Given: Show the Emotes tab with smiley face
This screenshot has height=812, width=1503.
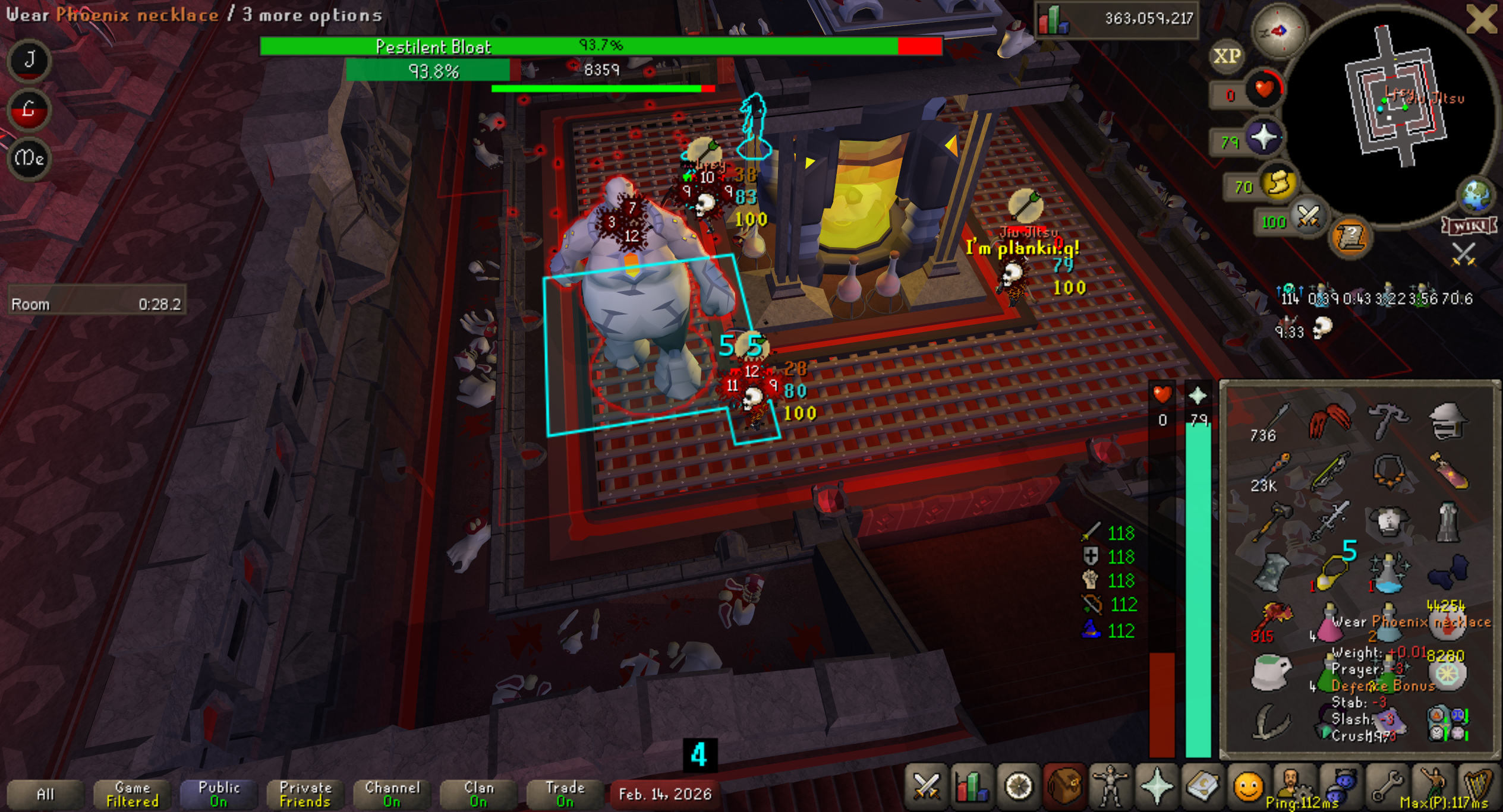Looking at the screenshot, I should click(1248, 787).
